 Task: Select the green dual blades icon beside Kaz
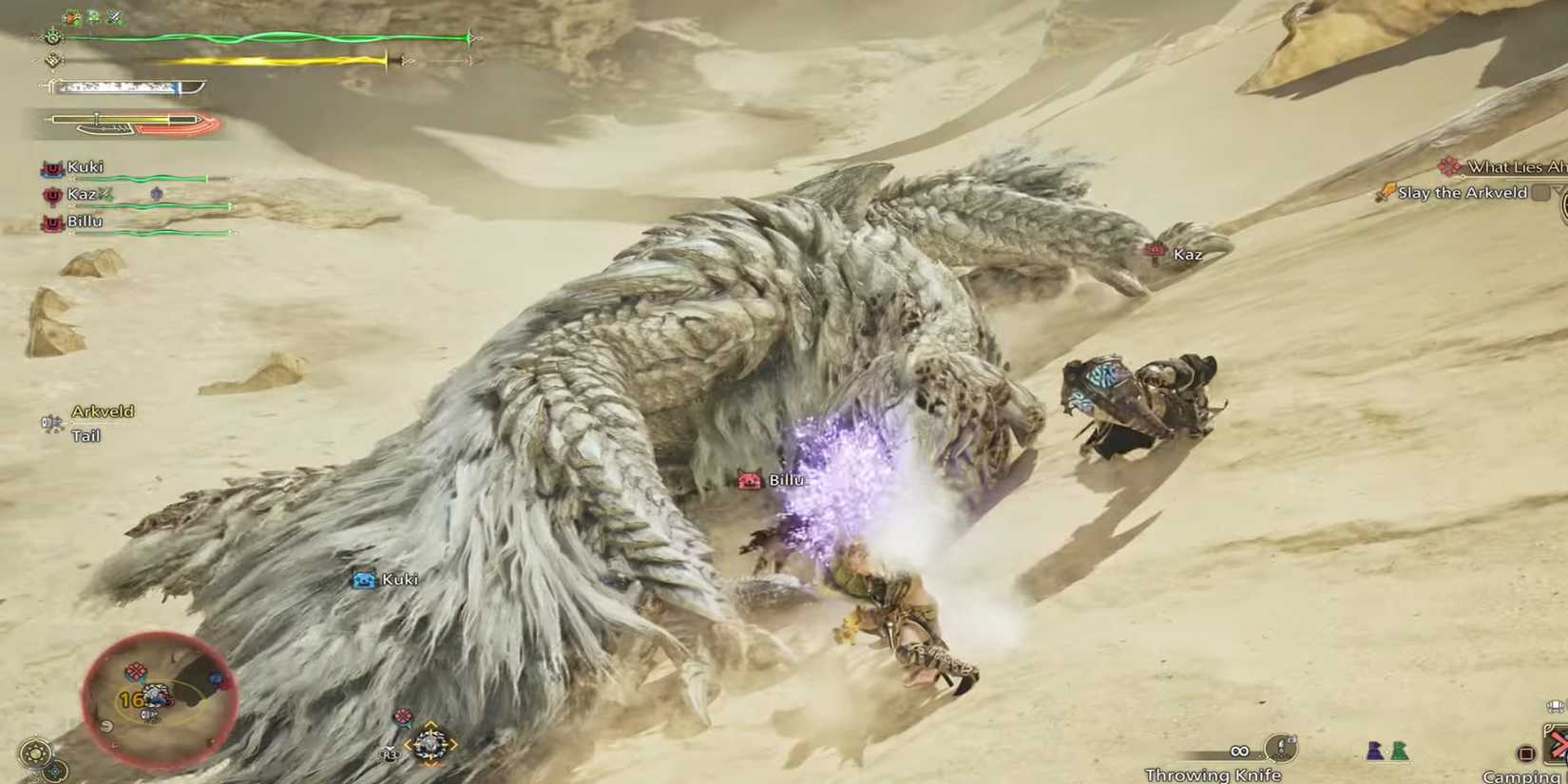(106, 194)
